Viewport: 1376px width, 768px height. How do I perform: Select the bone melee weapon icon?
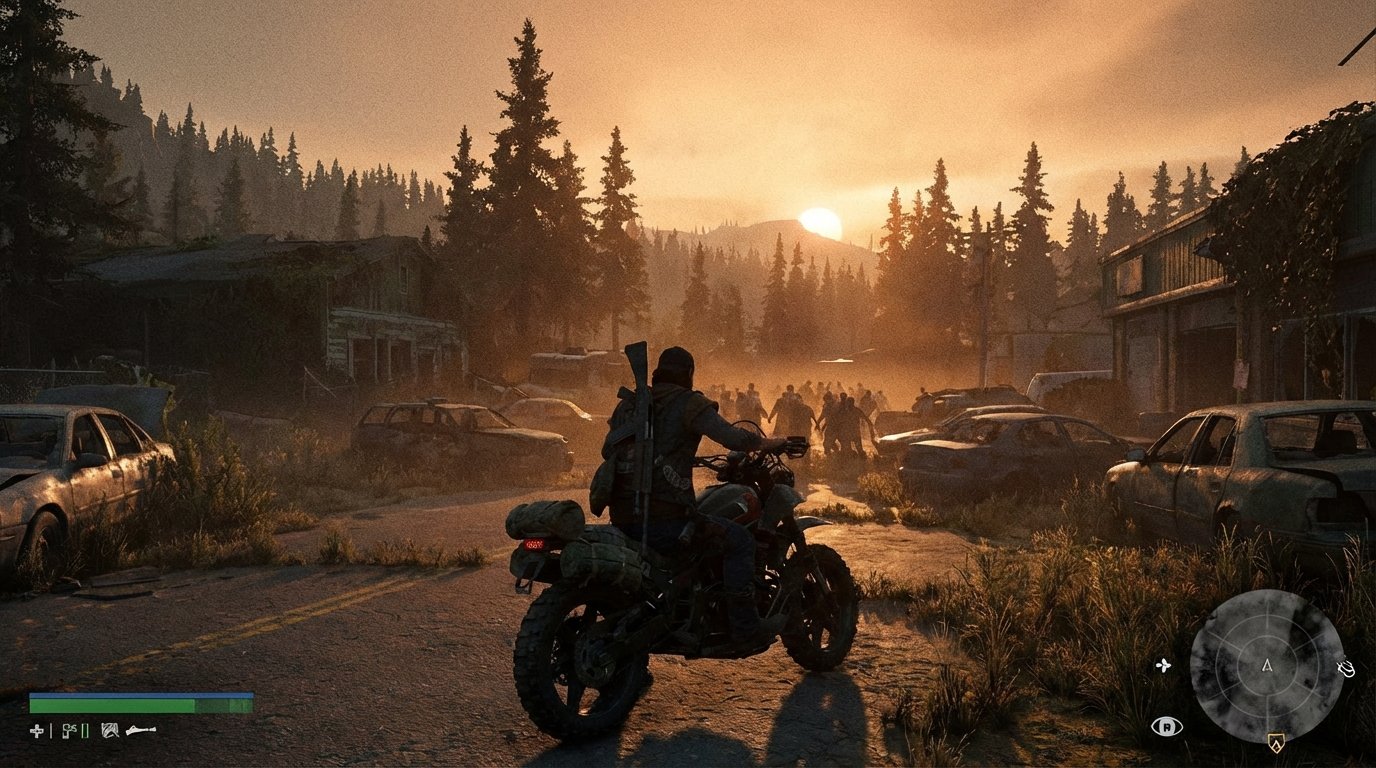pos(140,730)
